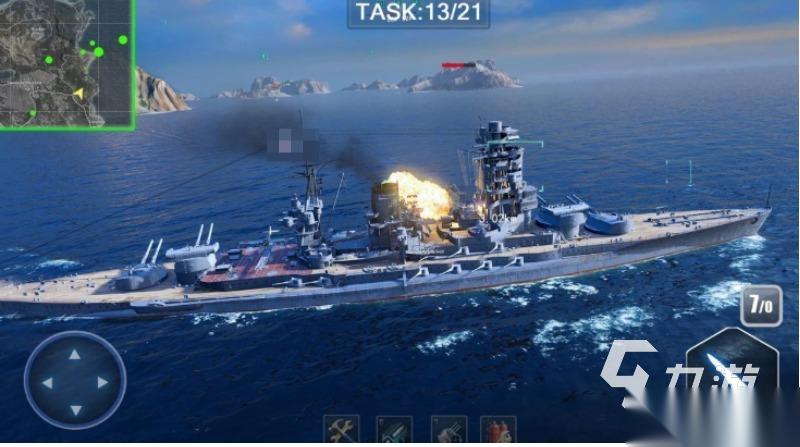Tap the down arrow on the movement pad
800x447 pixels.
pyautogui.click(x=75, y=408)
